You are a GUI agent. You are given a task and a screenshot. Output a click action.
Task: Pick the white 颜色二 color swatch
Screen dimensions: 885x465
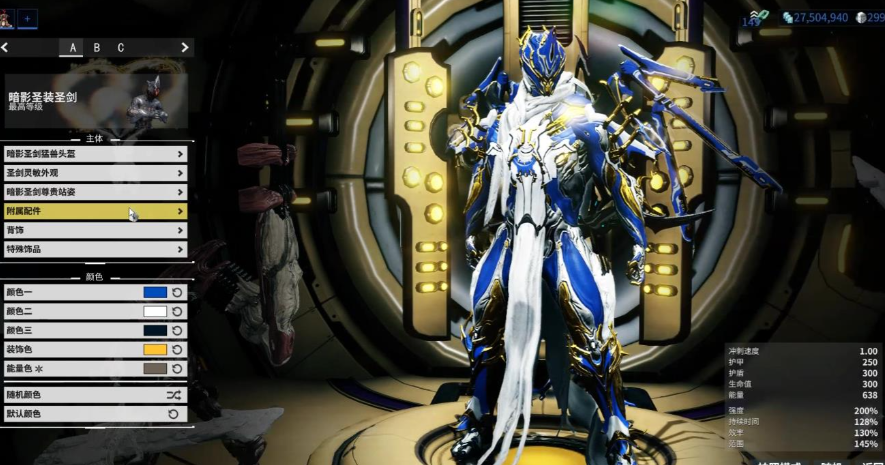tap(155, 312)
